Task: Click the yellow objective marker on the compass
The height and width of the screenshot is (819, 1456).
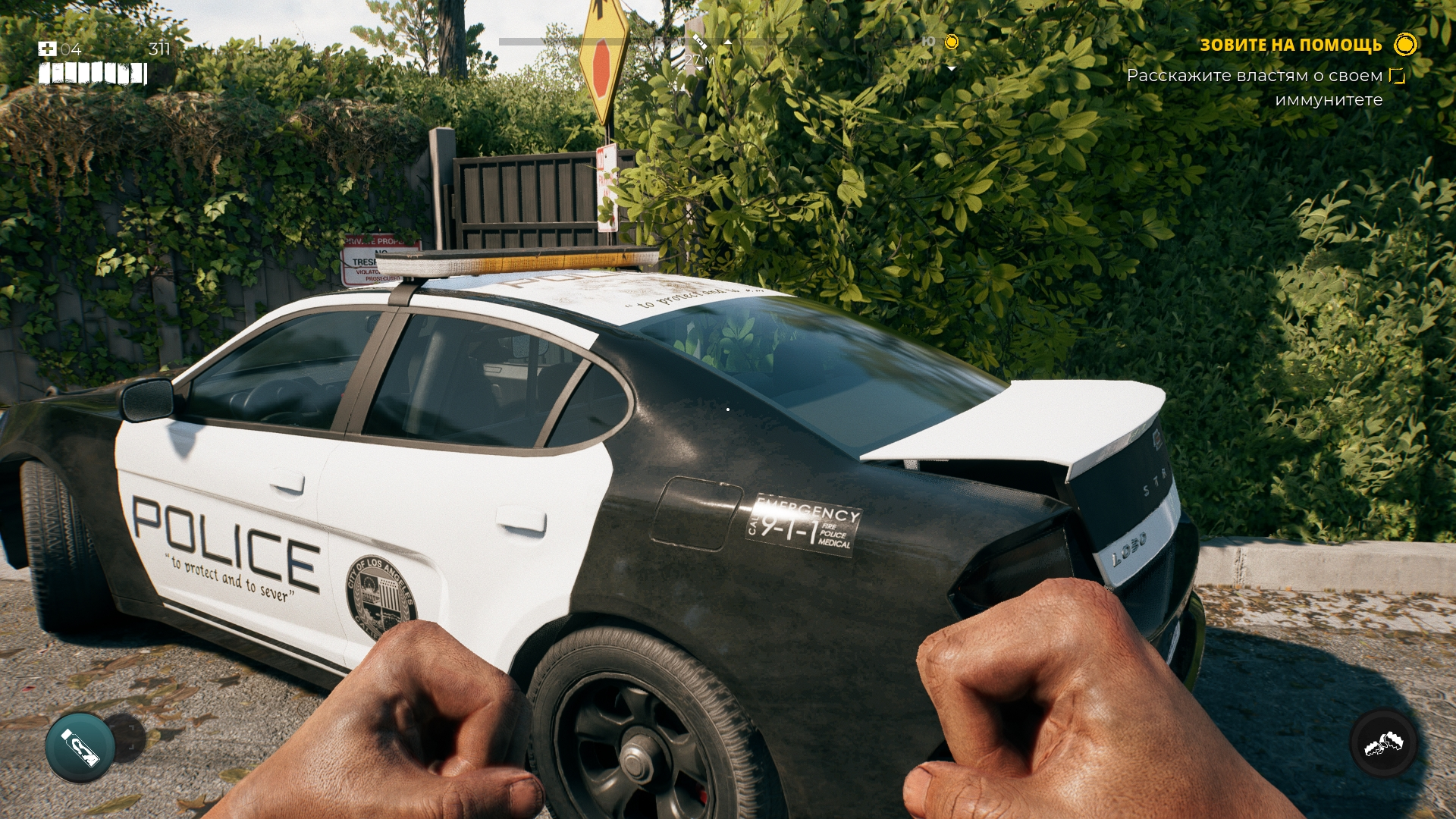Action: pyautogui.click(x=952, y=42)
